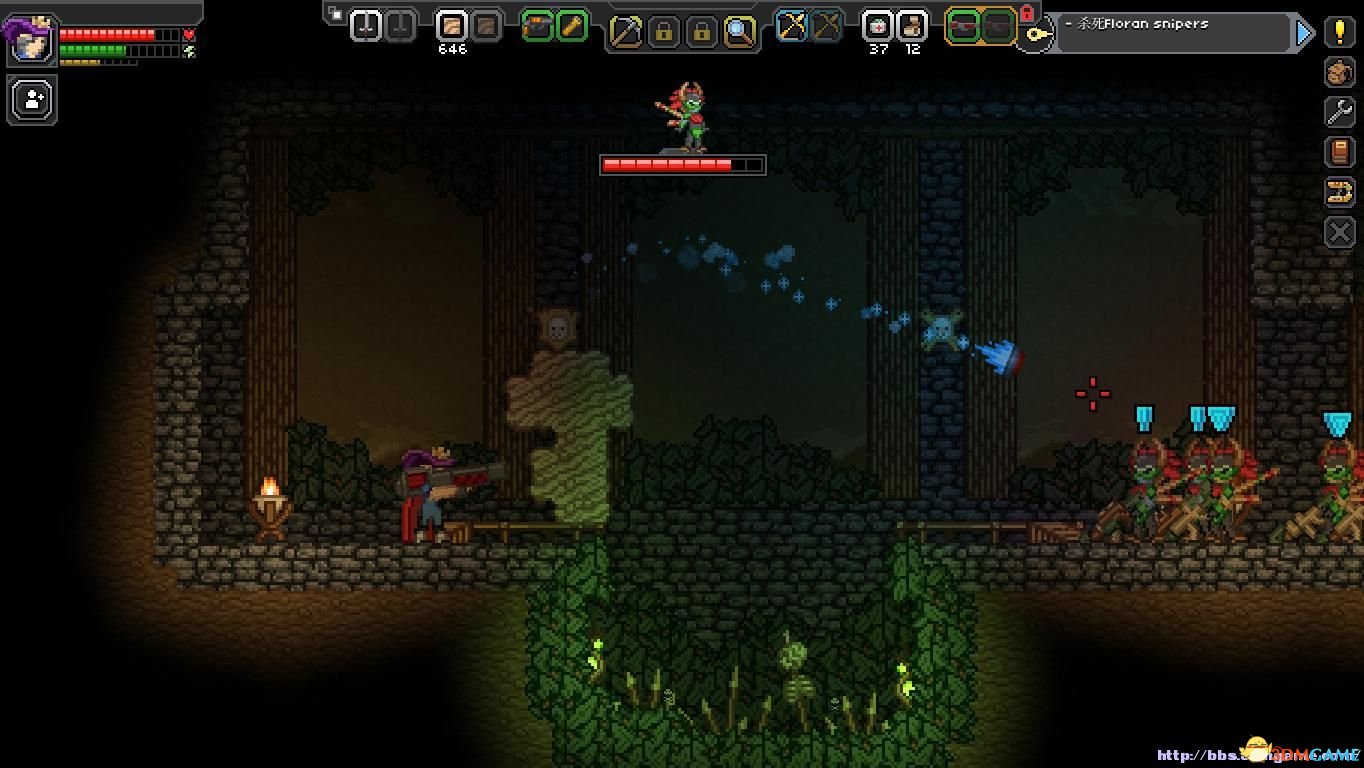Select the bandage slot showing 12
The height and width of the screenshot is (768, 1364).
(x=912, y=26)
